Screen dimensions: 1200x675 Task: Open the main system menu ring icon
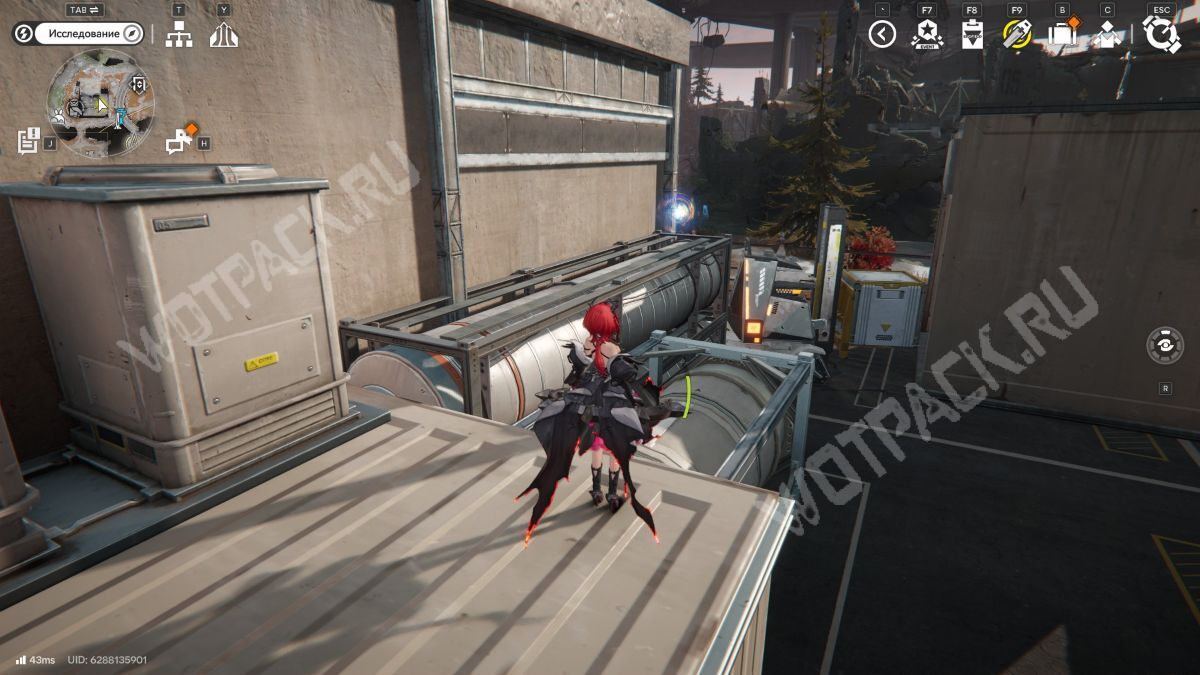tap(1161, 35)
